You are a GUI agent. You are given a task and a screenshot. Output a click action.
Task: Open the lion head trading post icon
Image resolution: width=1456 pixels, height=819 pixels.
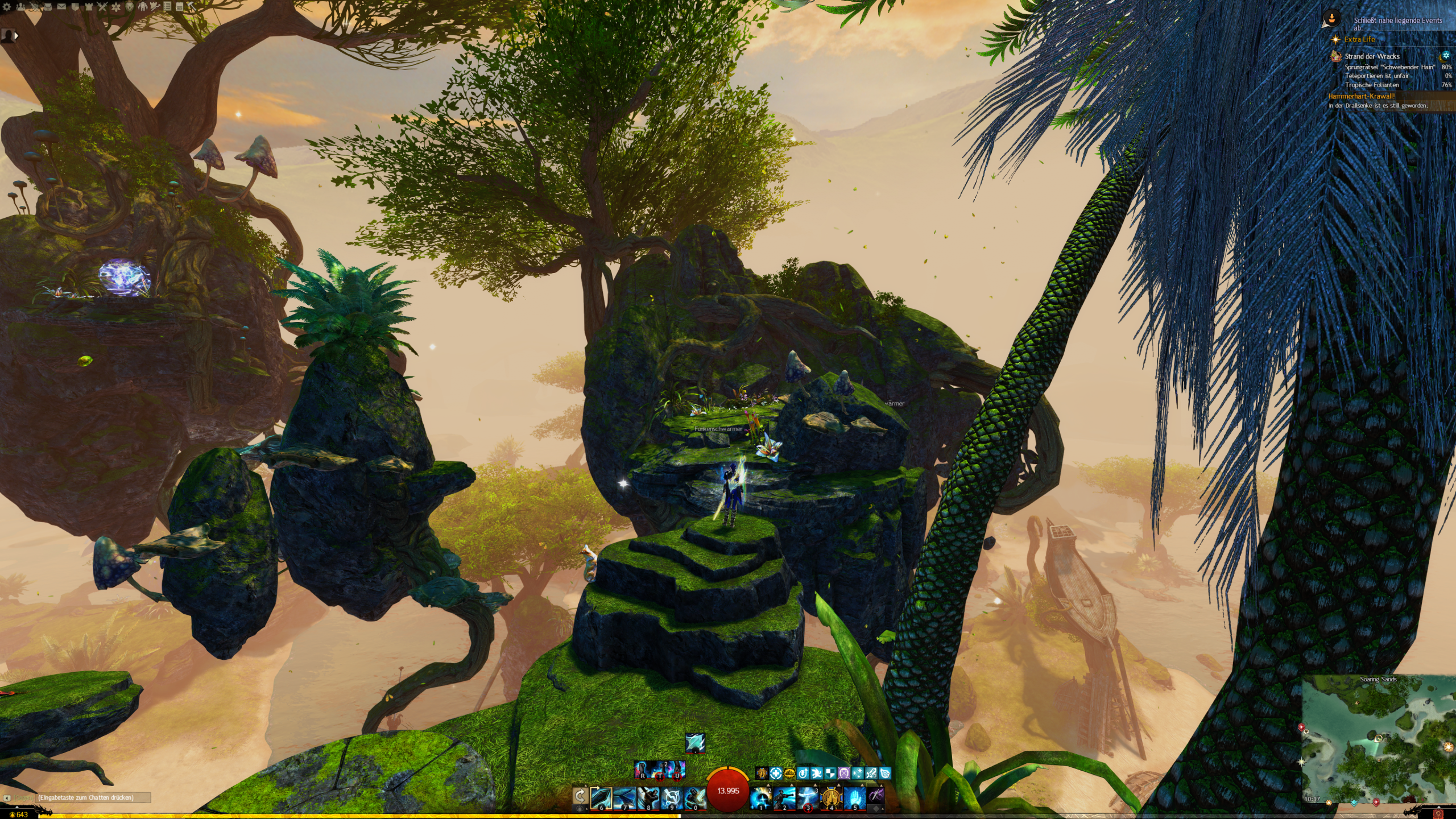pos(130,7)
